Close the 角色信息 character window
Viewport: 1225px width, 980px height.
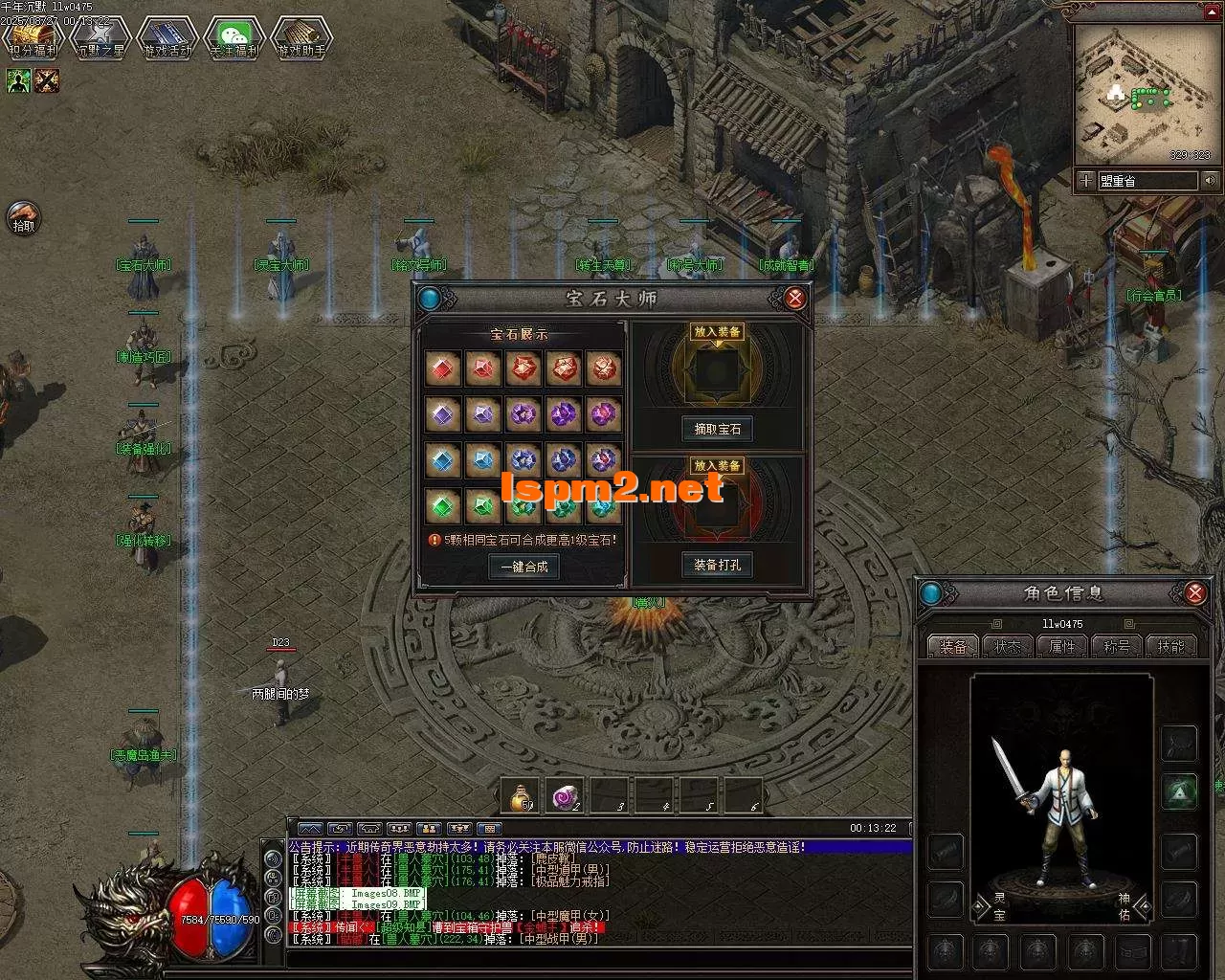pos(1194,593)
